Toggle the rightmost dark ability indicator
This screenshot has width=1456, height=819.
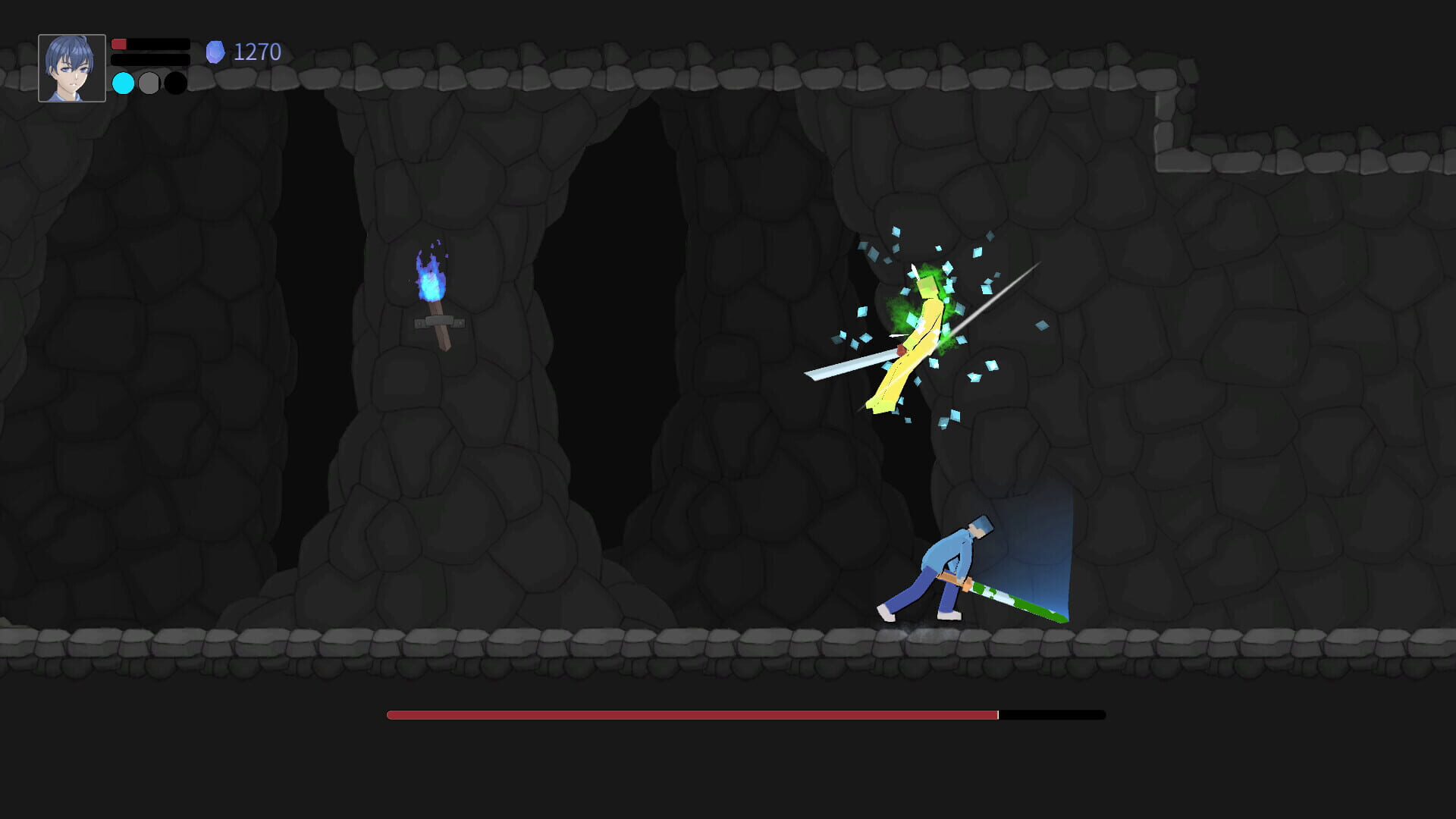click(175, 83)
